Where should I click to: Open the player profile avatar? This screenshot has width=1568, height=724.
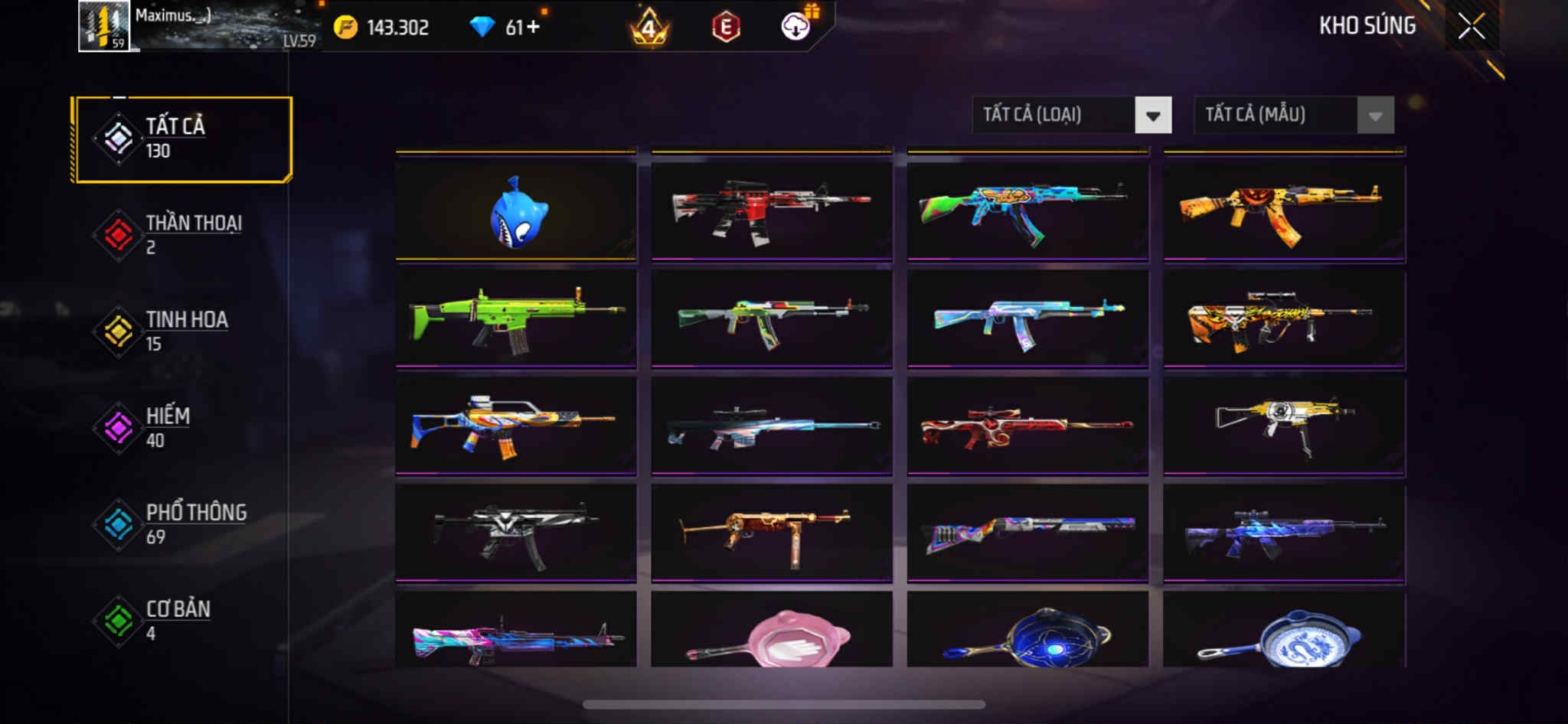(x=104, y=27)
